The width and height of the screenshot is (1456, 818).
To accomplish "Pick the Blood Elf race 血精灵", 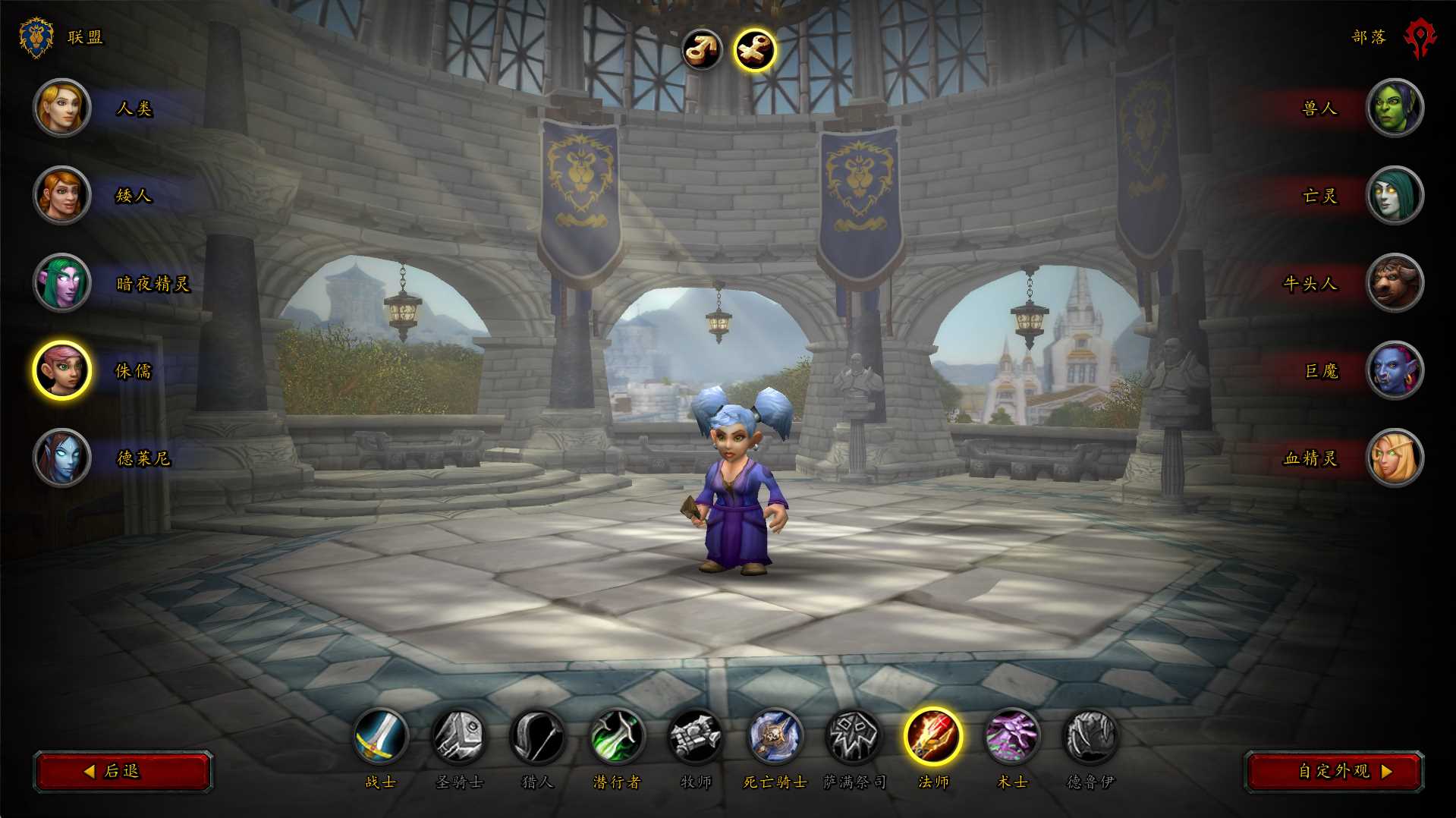I will coord(1394,458).
